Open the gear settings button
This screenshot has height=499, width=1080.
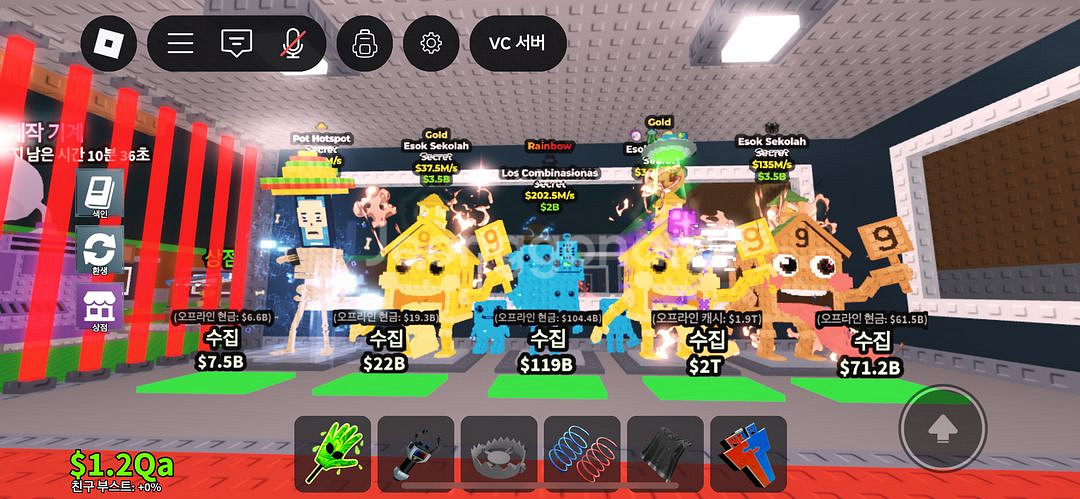431,44
